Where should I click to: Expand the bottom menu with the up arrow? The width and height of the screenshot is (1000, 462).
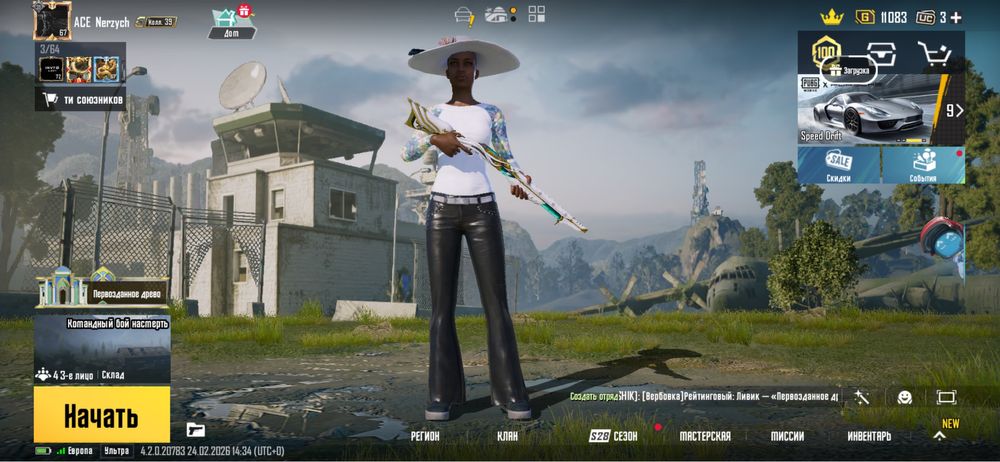[x=939, y=436]
